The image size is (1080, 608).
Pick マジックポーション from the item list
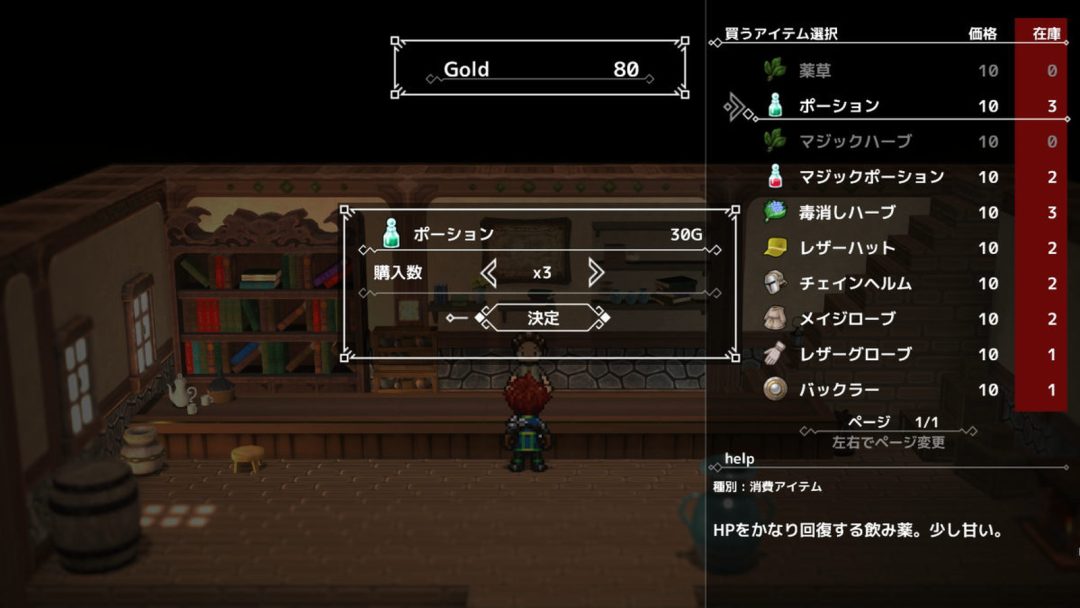[870, 177]
